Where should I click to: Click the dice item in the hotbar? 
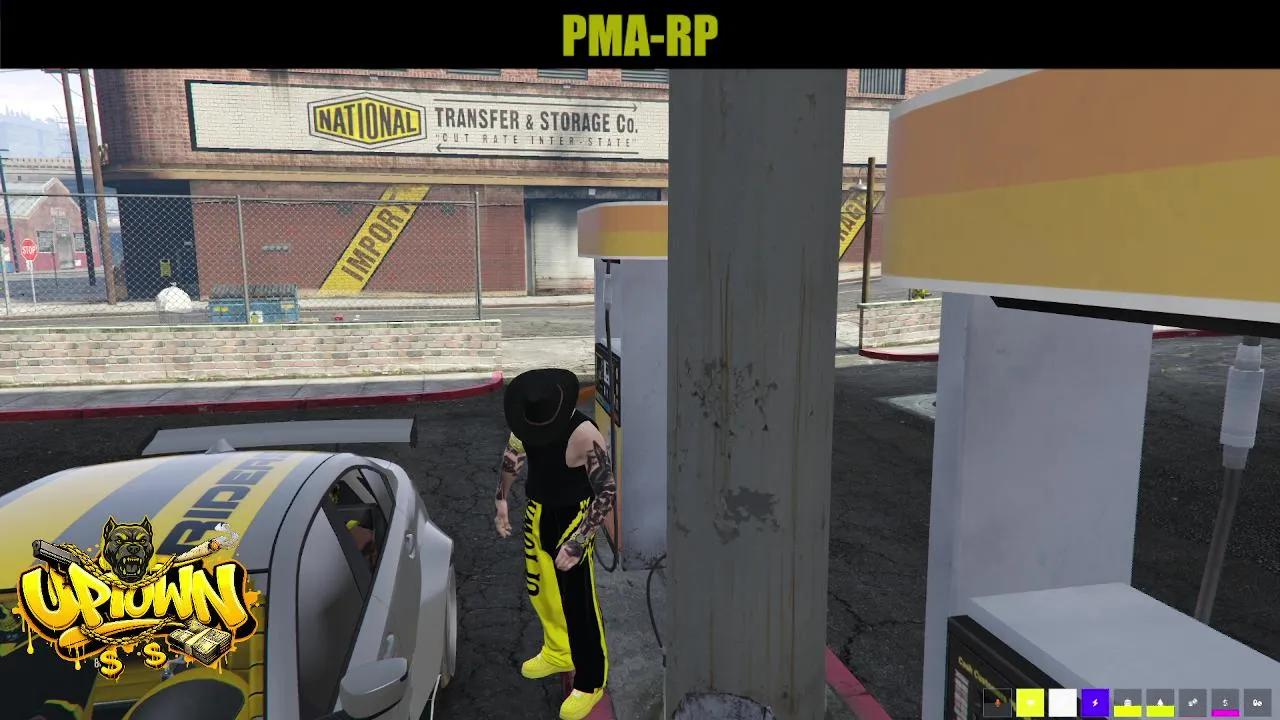click(1193, 701)
